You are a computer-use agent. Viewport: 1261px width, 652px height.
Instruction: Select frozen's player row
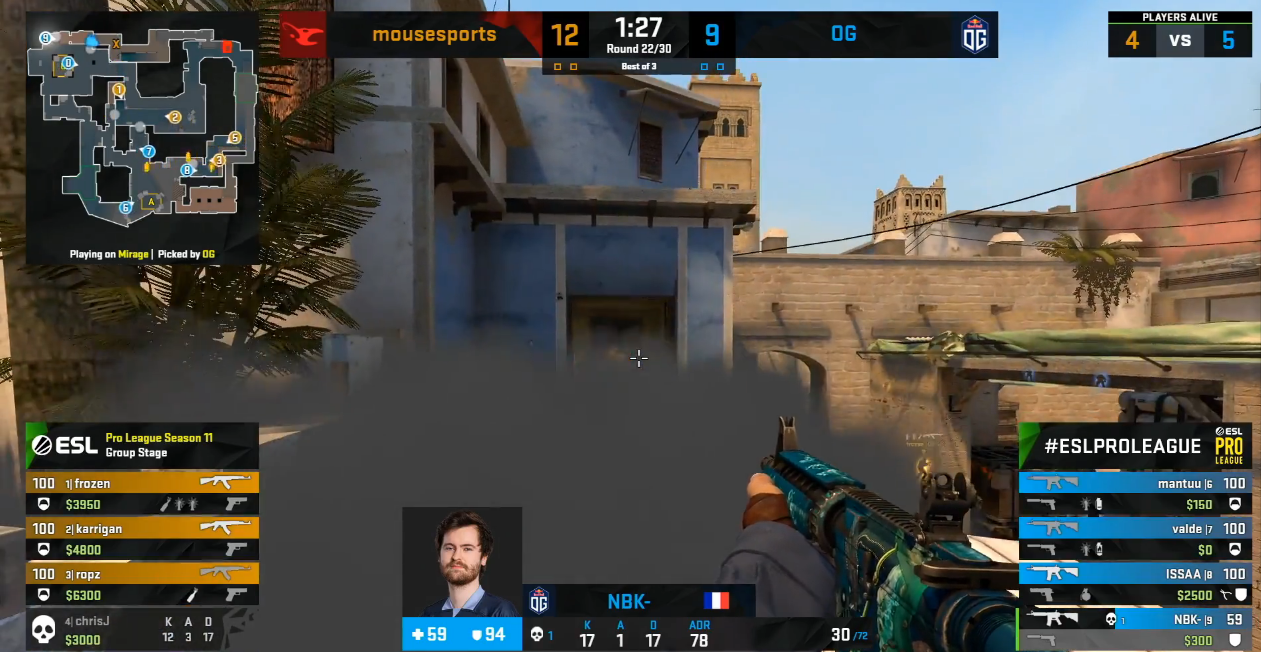pos(142,493)
